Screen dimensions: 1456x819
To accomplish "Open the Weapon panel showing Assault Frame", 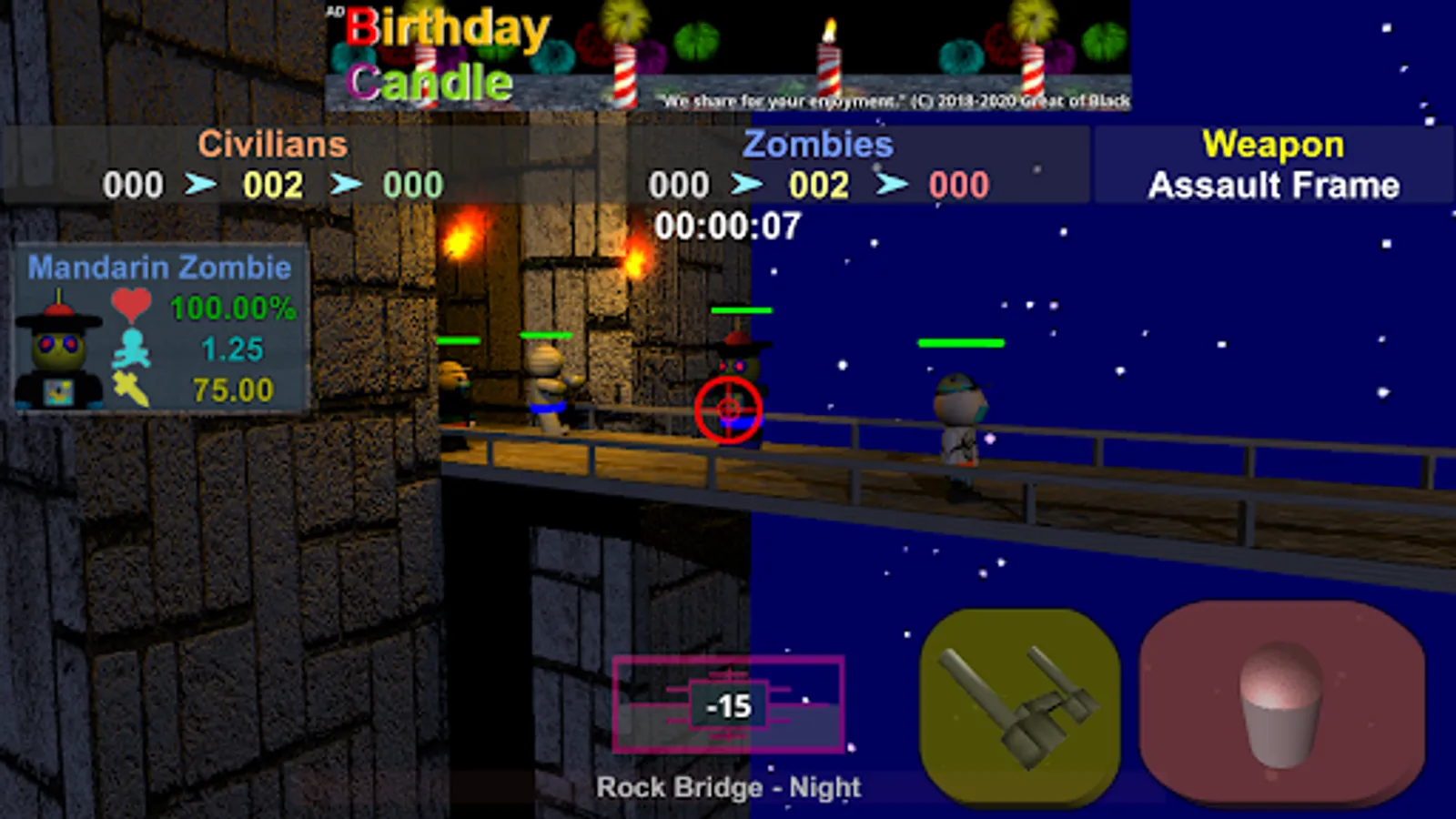I will click(1272, 164).
